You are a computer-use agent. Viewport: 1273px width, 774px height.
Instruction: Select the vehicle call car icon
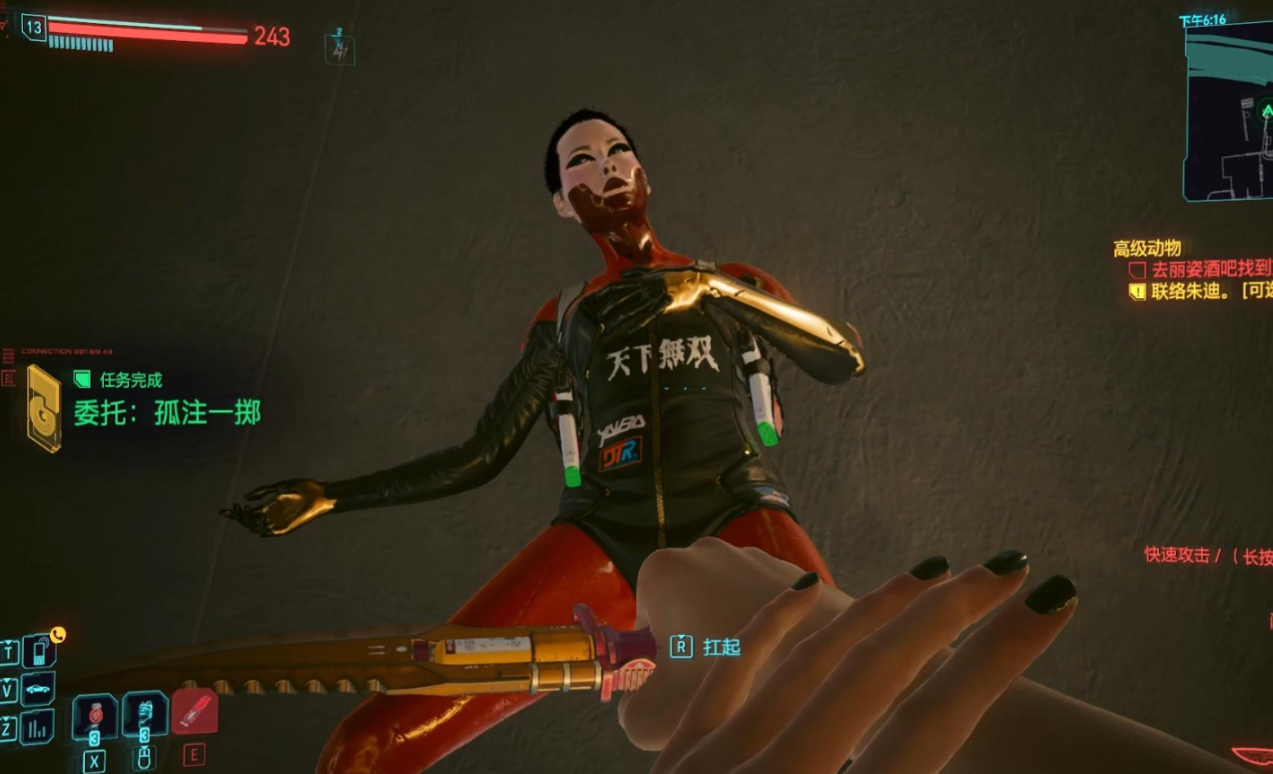click(x=39, y=689)
